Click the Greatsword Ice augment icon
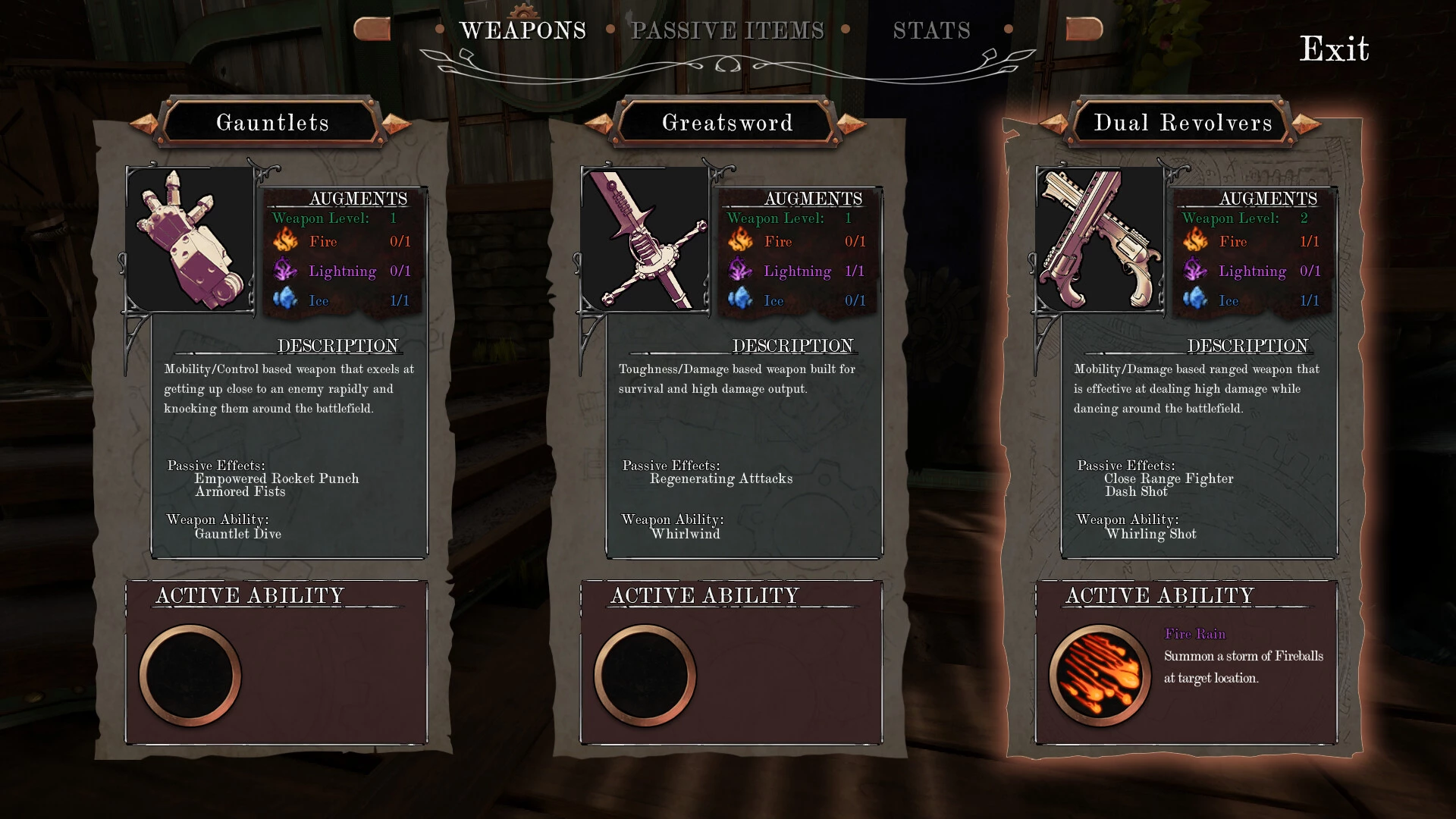Screen dimensions: 1456x819 pyautogui.click(x=740, y=300)
